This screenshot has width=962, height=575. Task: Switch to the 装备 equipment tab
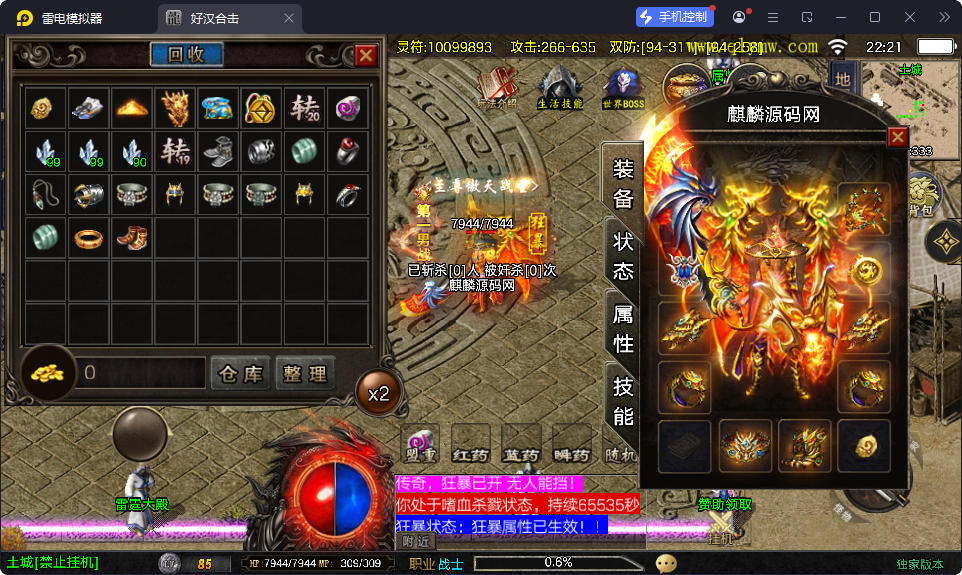[x=622, y=184]
